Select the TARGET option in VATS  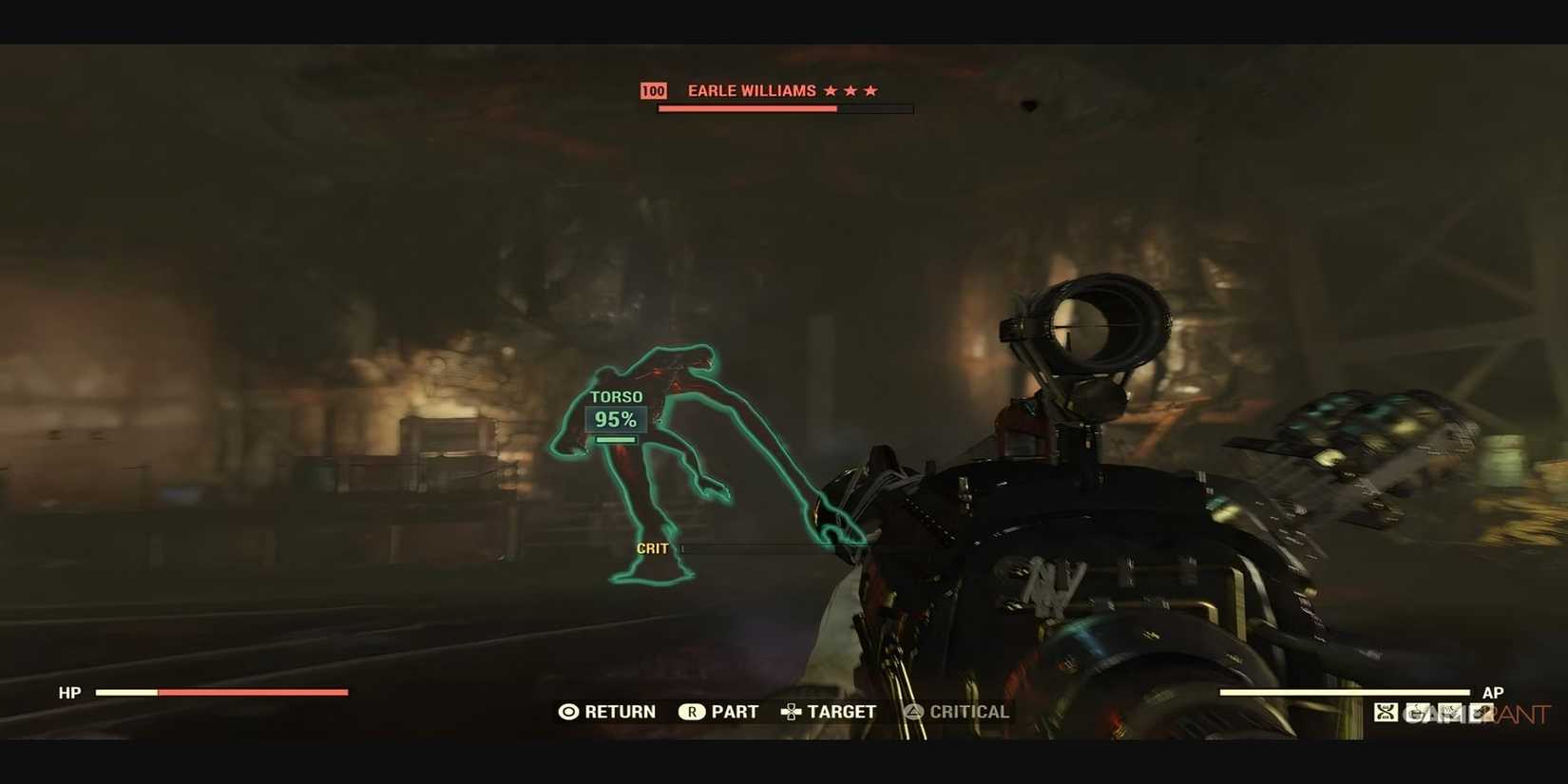(842, 711)
